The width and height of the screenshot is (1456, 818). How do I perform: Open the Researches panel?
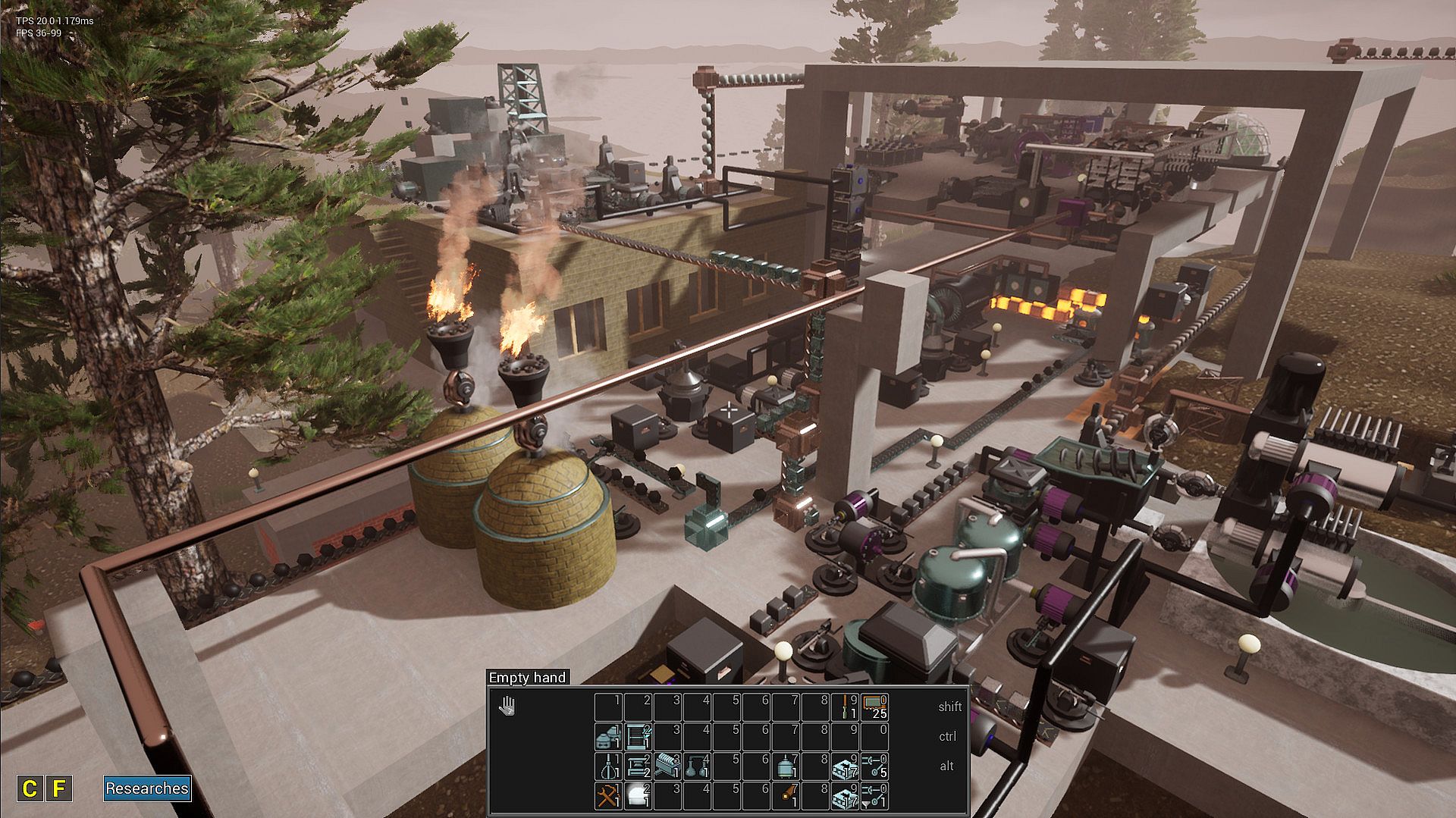147,788
